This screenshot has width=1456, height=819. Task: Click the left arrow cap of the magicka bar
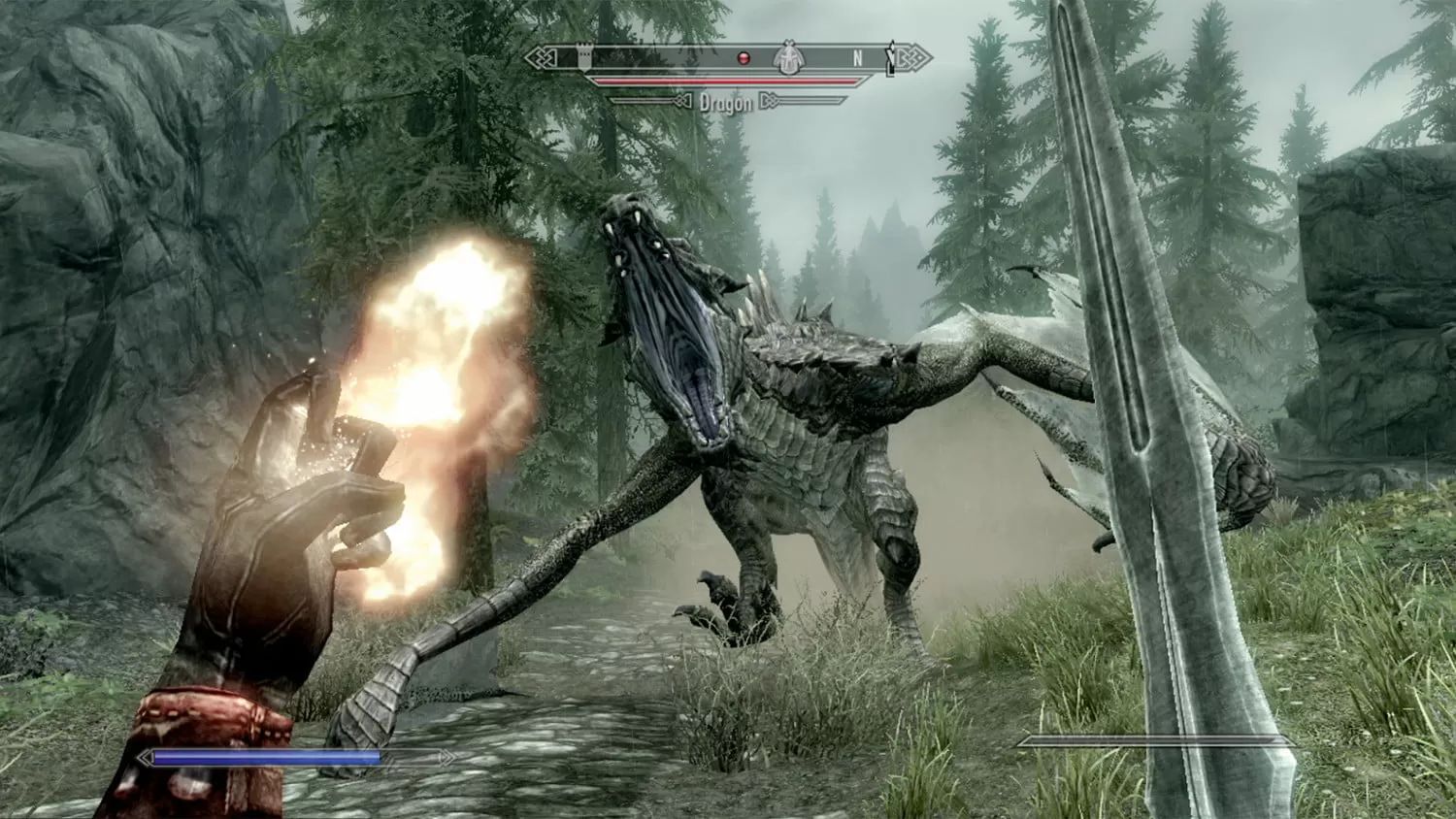click(146, 756)
